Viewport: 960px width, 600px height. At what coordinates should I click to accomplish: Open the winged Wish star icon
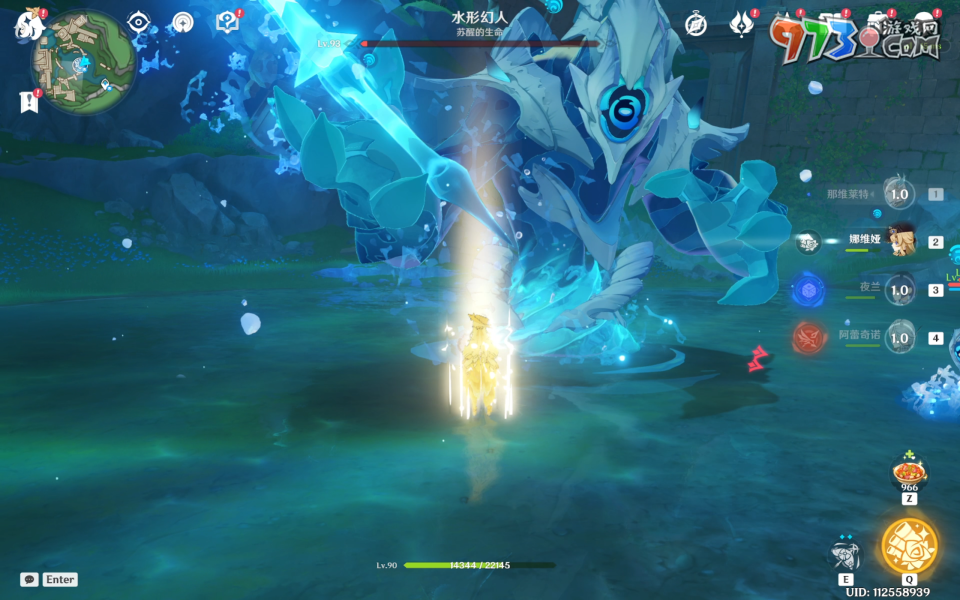click(741, 24)
